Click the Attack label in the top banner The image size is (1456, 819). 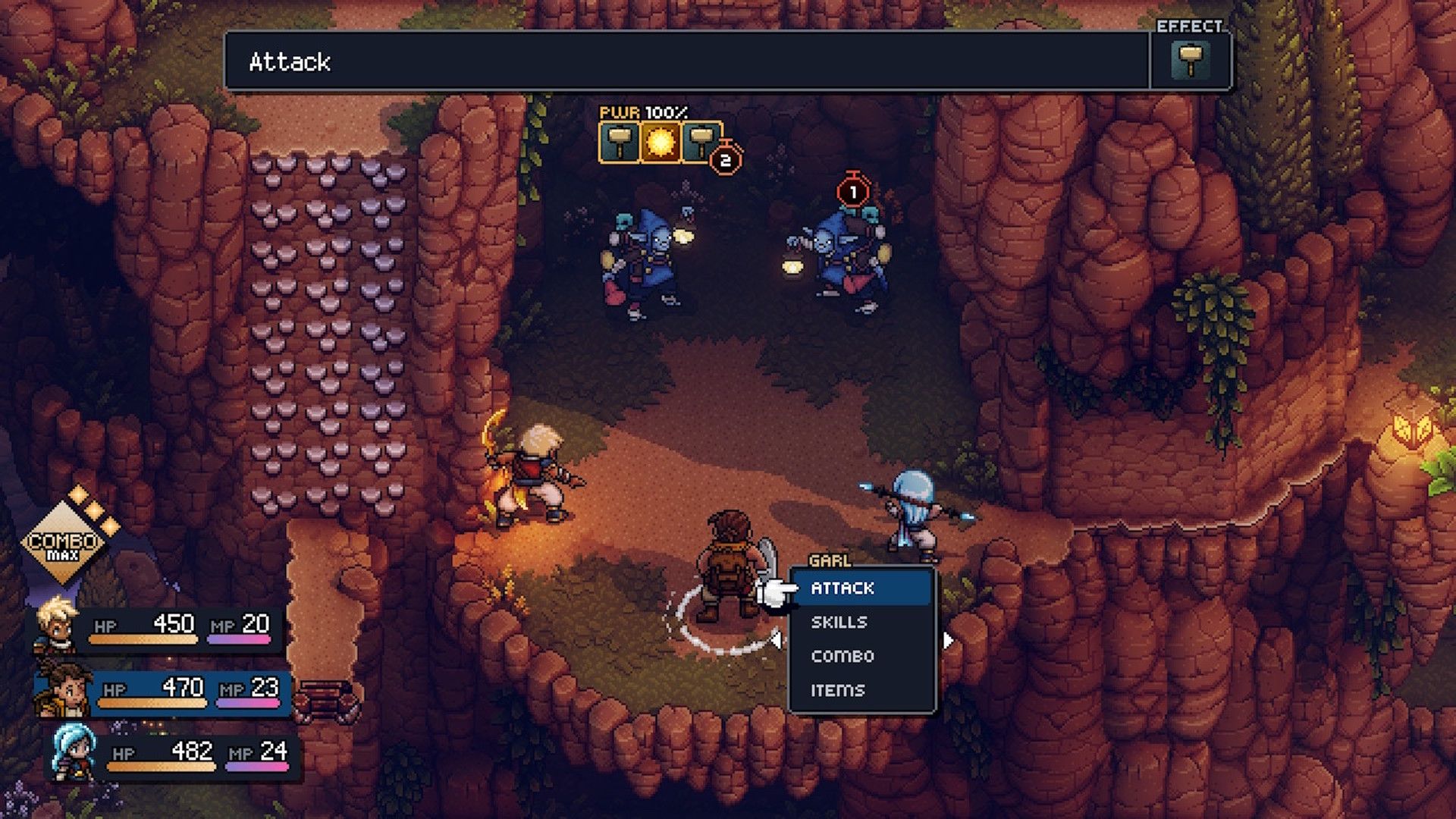(287, 62)
